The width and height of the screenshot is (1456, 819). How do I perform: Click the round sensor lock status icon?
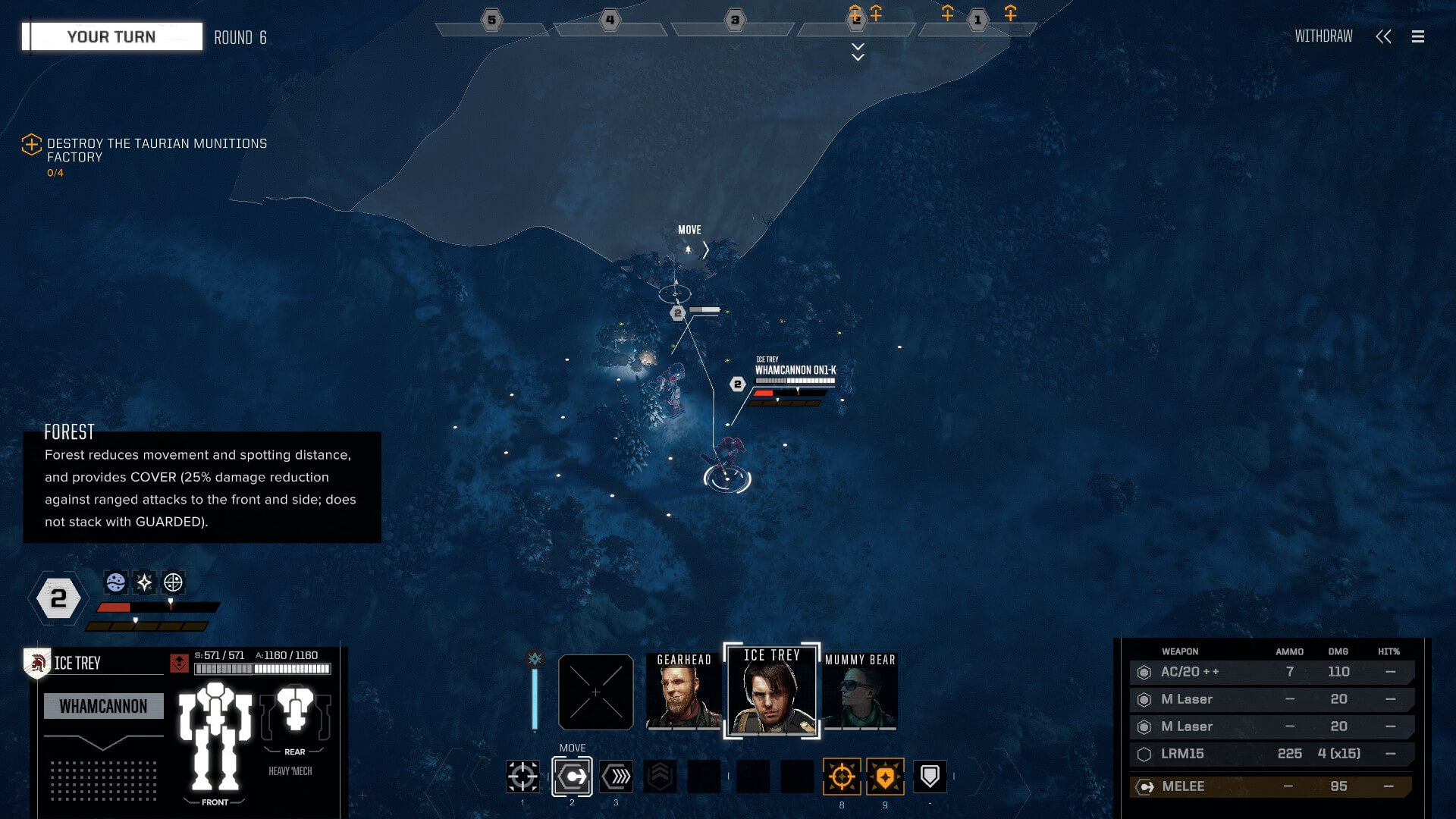tap(173, 582)
